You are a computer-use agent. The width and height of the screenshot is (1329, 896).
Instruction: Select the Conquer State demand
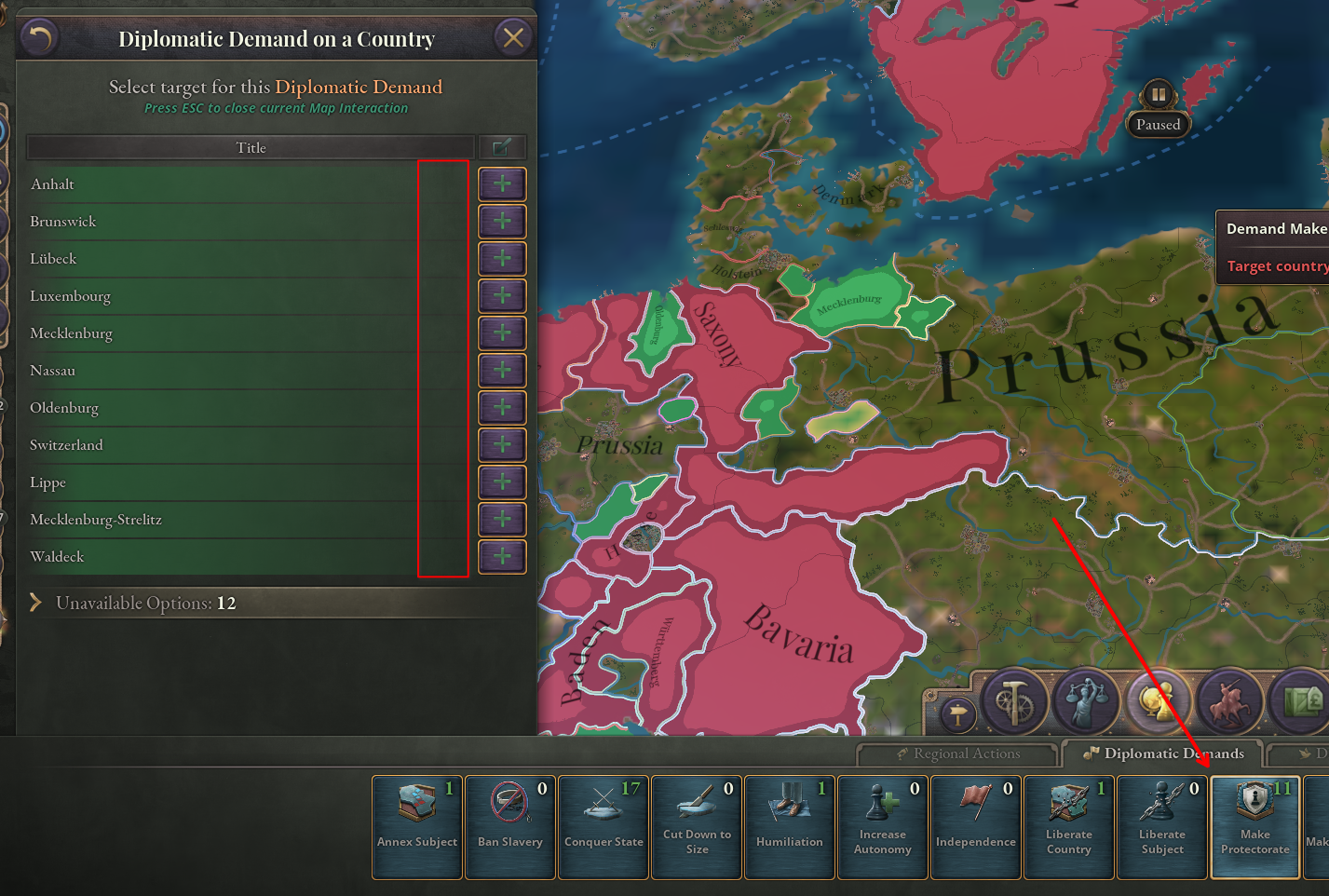pos(603,825)
